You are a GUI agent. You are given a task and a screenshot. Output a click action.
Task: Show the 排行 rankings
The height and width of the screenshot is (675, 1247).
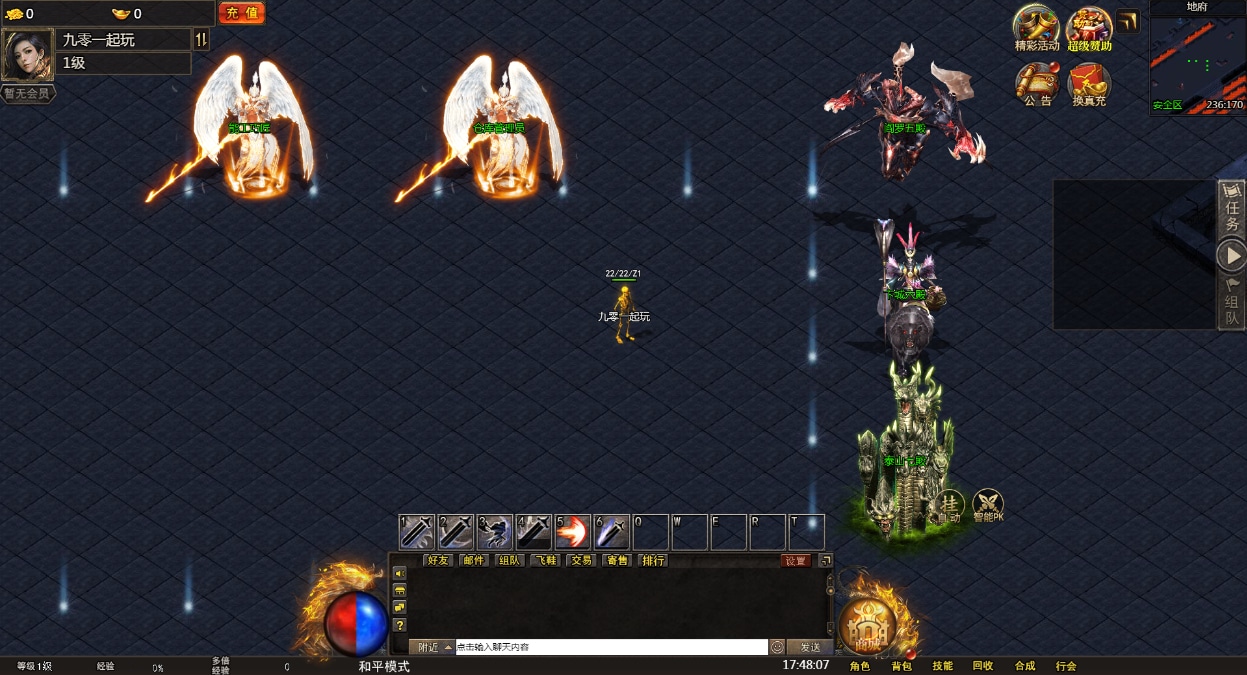653,561
